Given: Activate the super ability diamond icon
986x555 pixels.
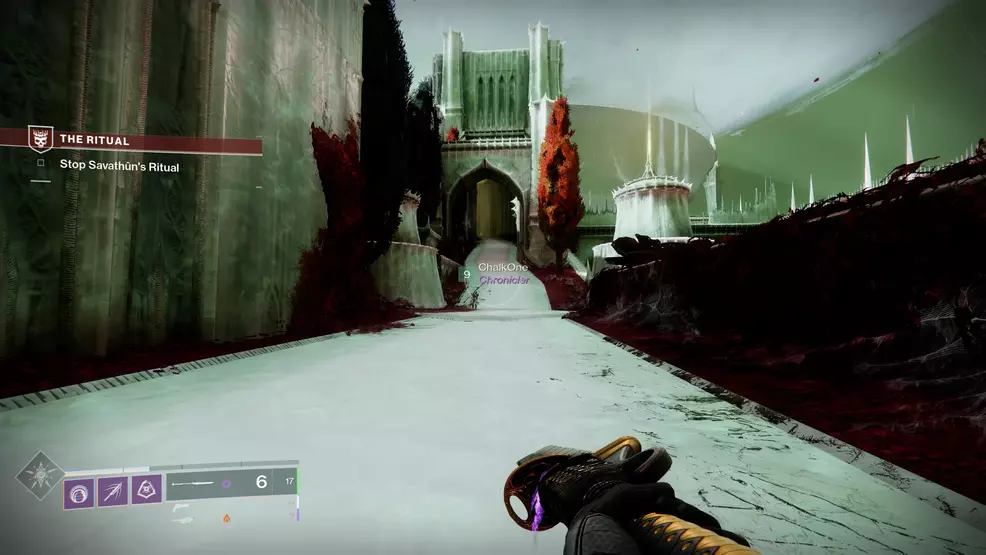Looking at the screenshot, I should pos(39,476).
